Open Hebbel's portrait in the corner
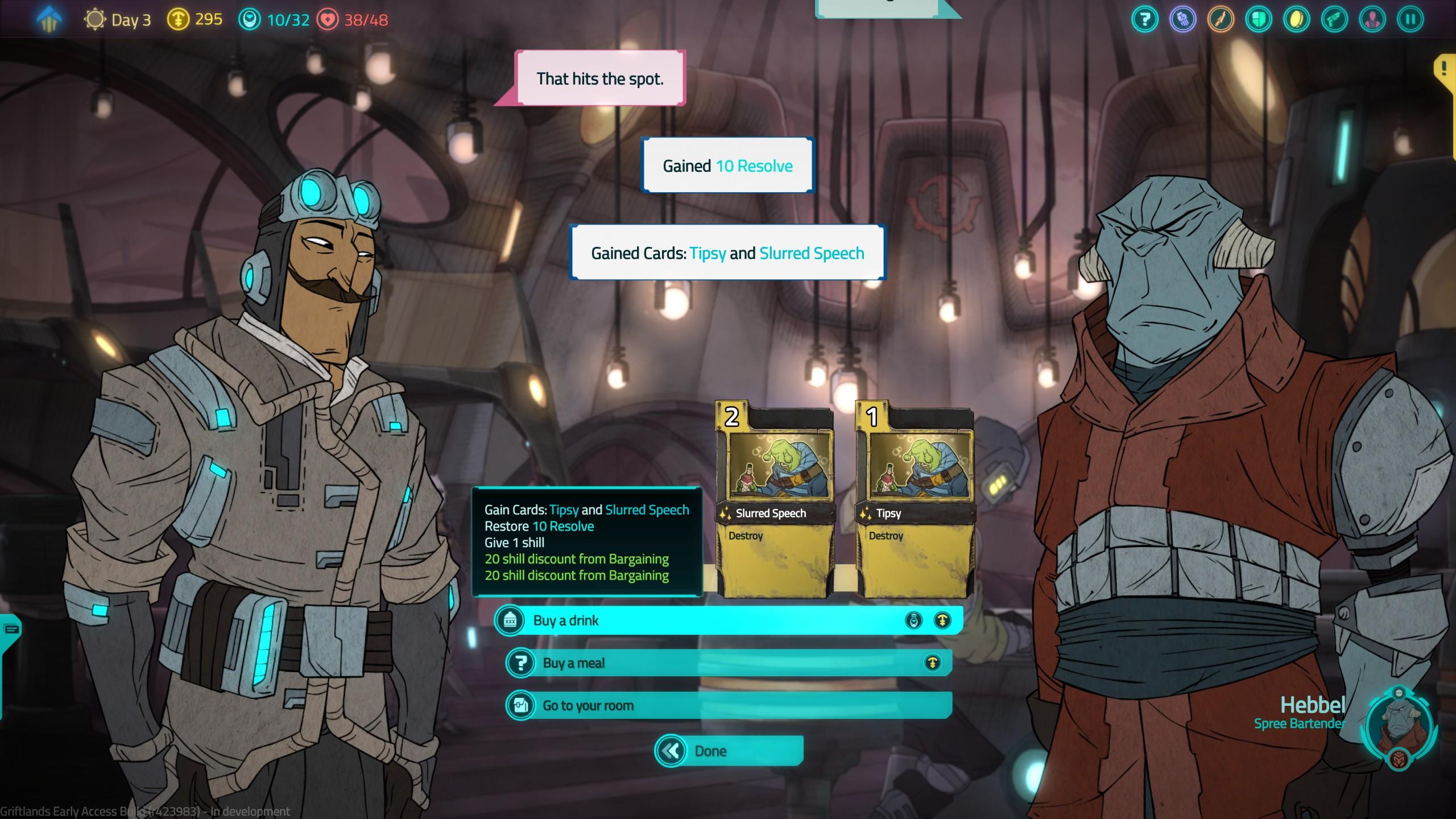Image resolution: width=1456 pixels, height=819 pixels. point(1399,726)
